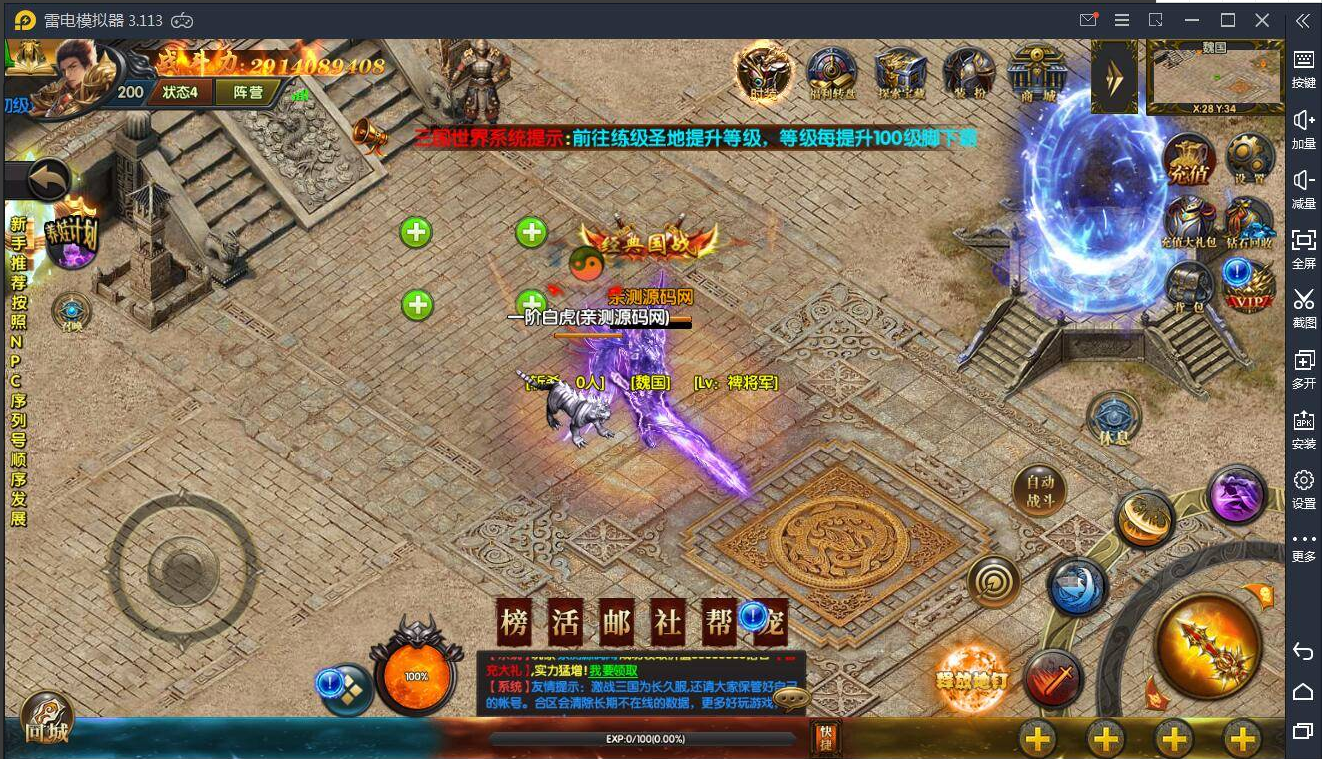This screenshot has height=759, width=1322.
Task: Open the 商城 shop
Action: pos(1037,72)
